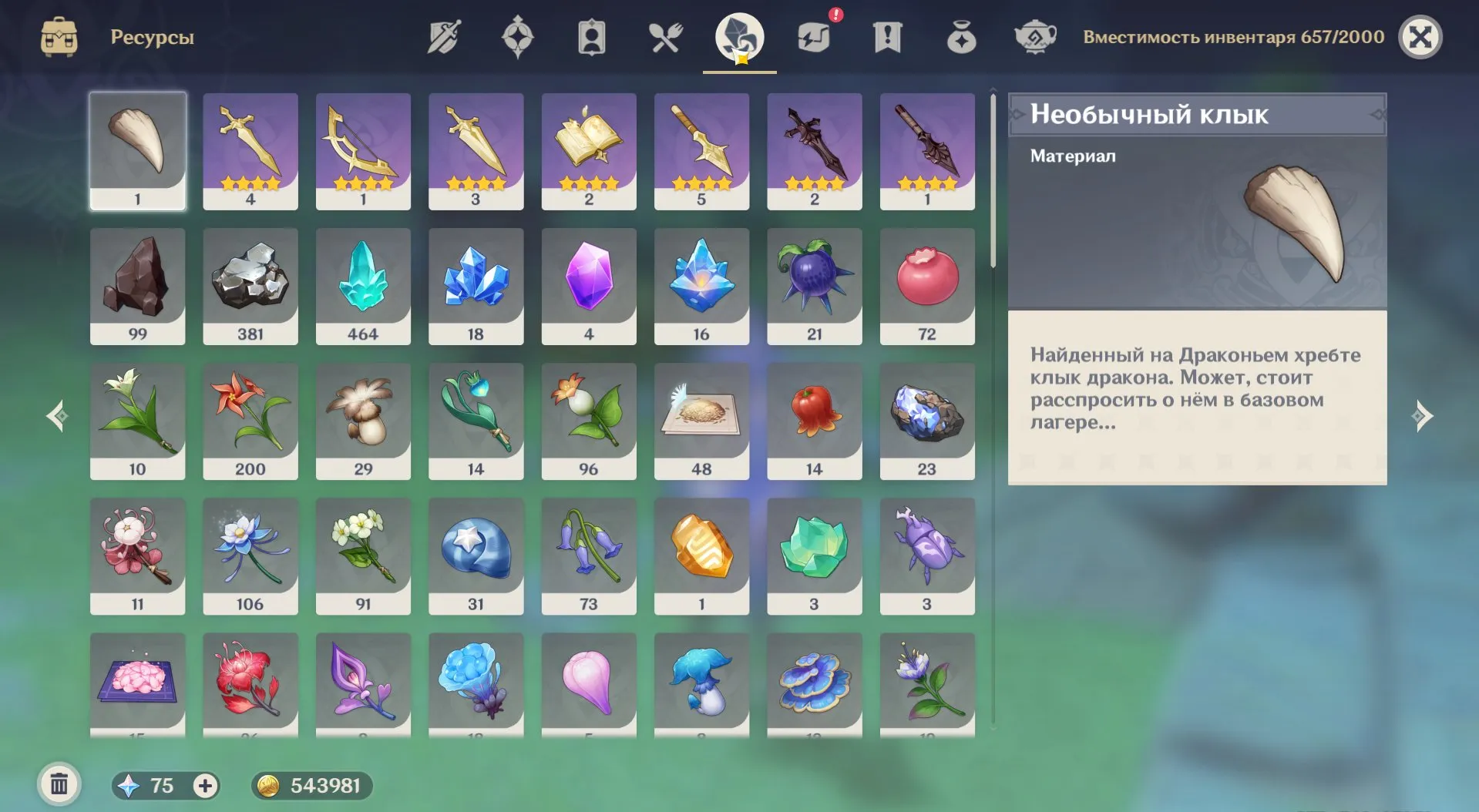This screenshot has width=1479, height=812.
Task: Show the Furnishings teapot tab
Action: tap(1034, 37)
